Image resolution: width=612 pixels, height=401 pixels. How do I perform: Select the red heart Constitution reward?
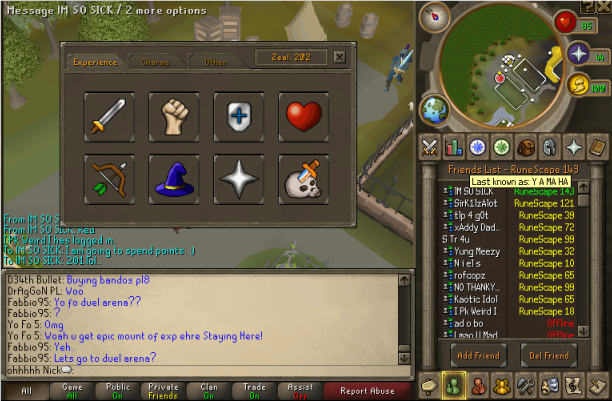pyautogui.click(x=303, y=116)
